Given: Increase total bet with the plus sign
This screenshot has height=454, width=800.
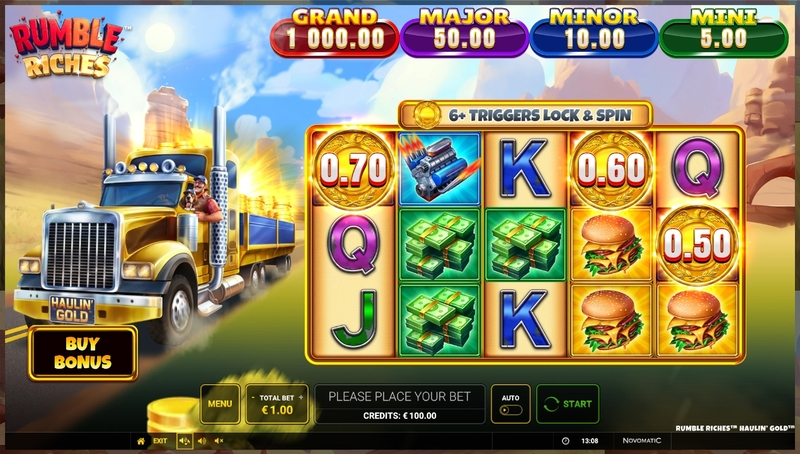Looking at the screenshot, I should click(x=301, y=396).
